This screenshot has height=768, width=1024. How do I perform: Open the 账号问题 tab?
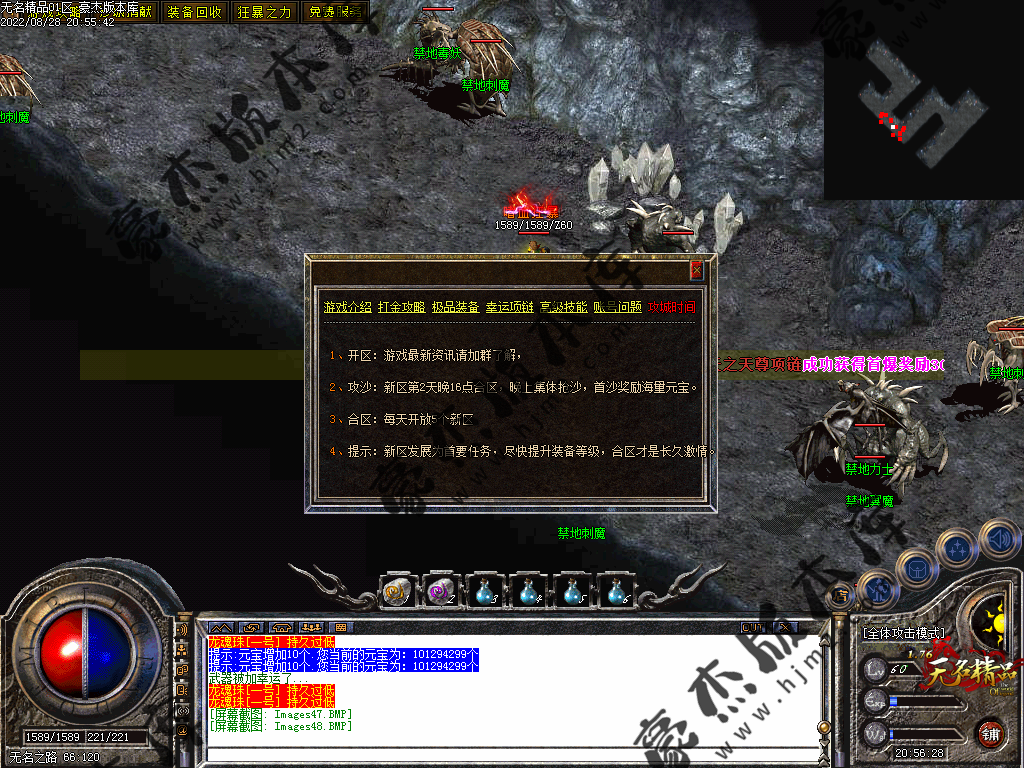[x=617, y=308]
